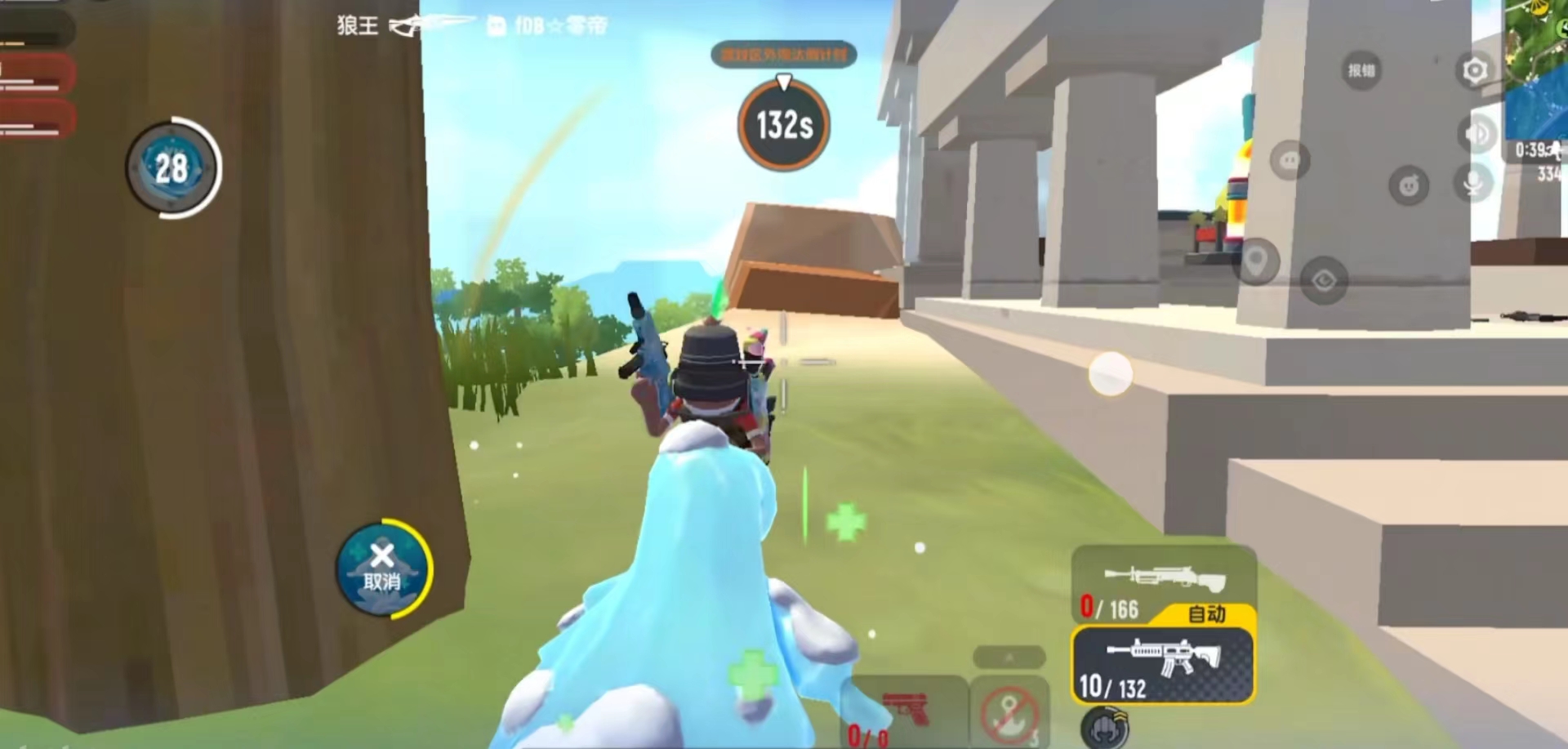
Task: Open the minimap
Action: (1537, 65)
